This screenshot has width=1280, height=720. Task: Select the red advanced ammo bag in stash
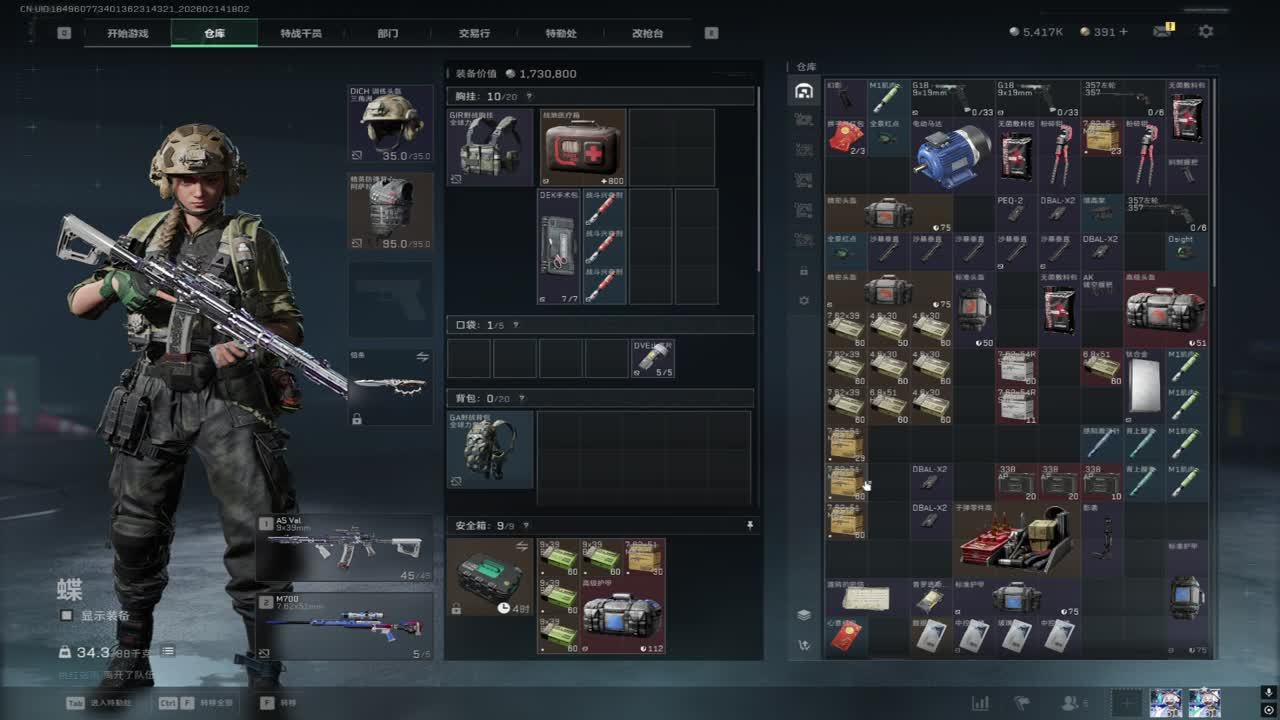coord(1165,310)
